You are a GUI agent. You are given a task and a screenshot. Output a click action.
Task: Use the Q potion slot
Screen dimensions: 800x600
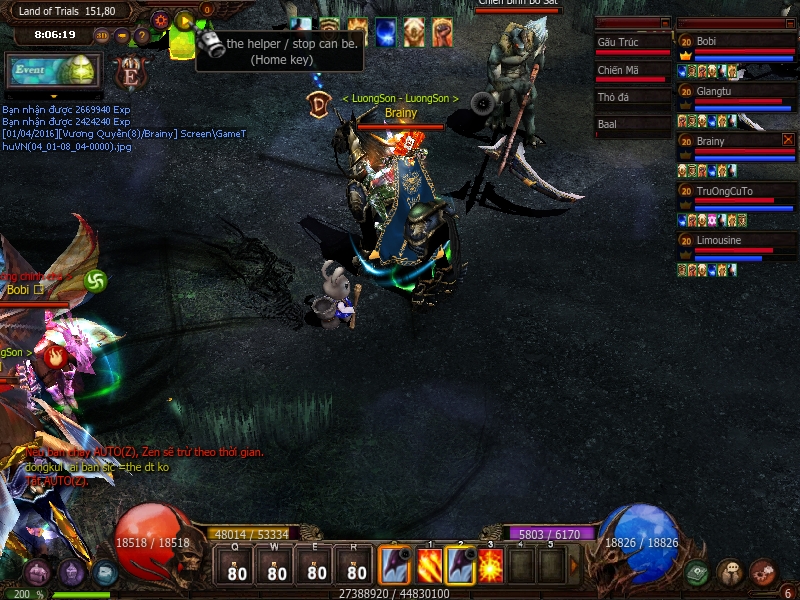click(237, 567)
